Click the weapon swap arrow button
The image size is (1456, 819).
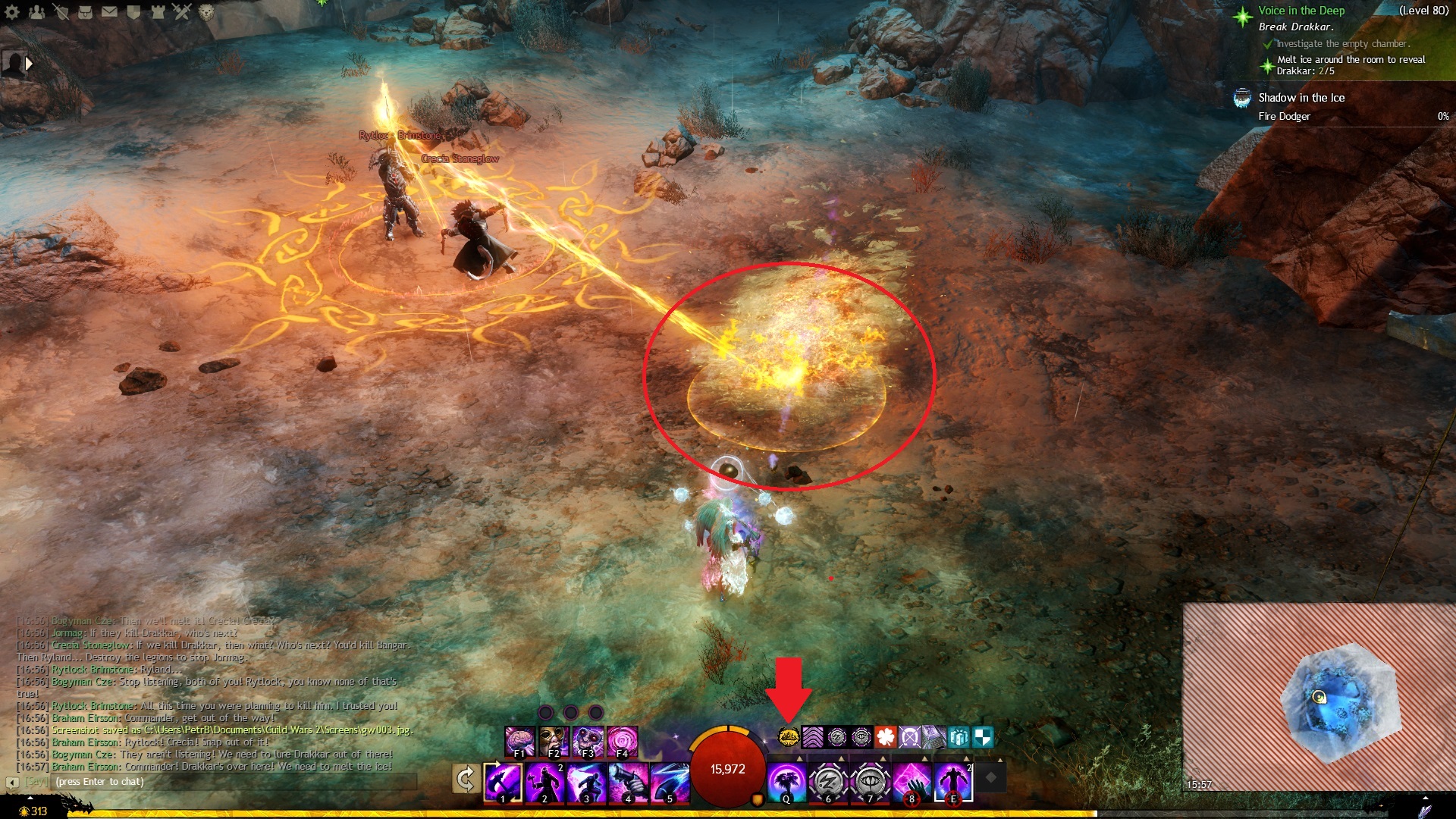[x=466, y=779]
